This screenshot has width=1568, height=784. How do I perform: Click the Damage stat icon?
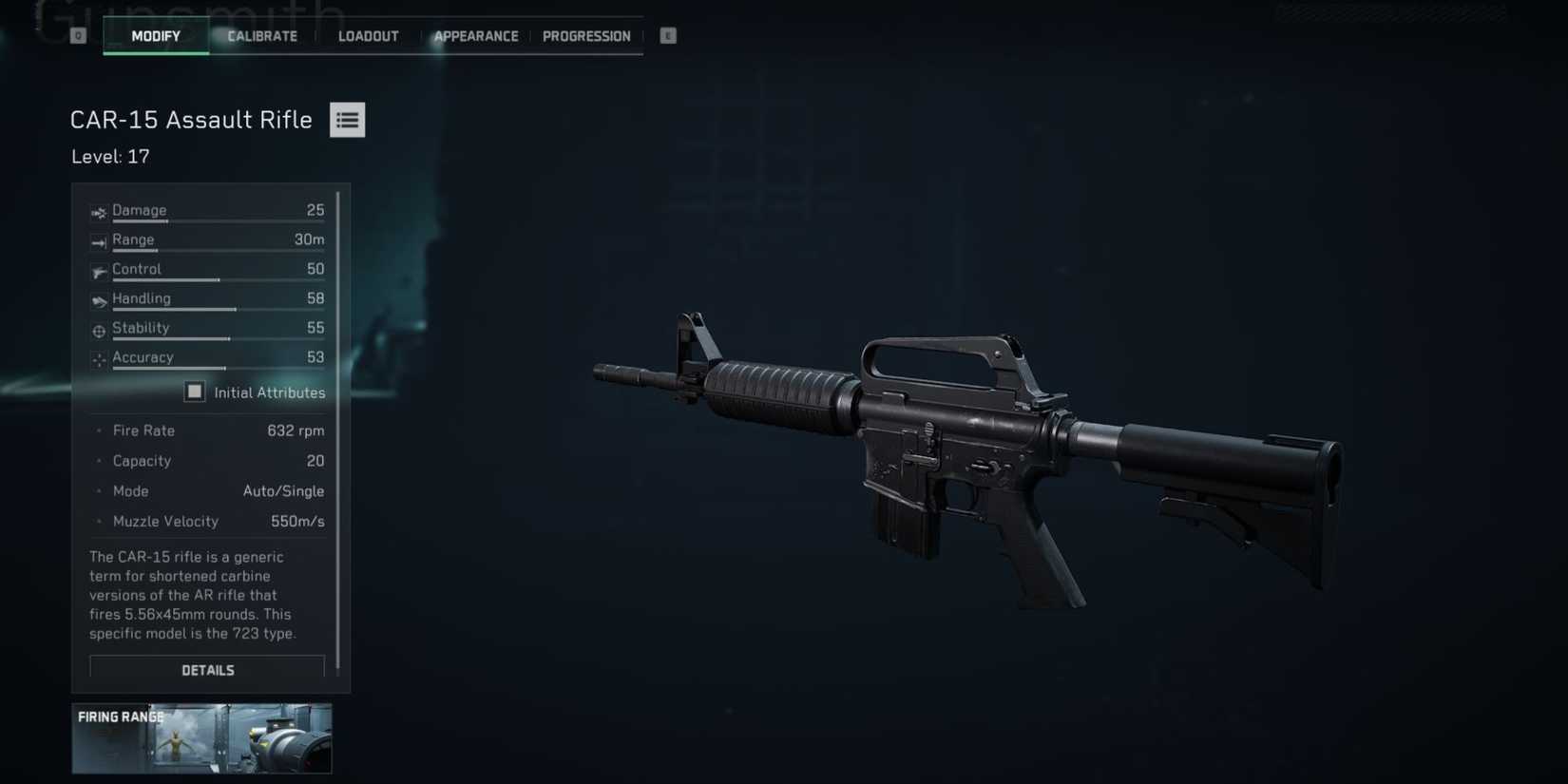click(98, 212)
